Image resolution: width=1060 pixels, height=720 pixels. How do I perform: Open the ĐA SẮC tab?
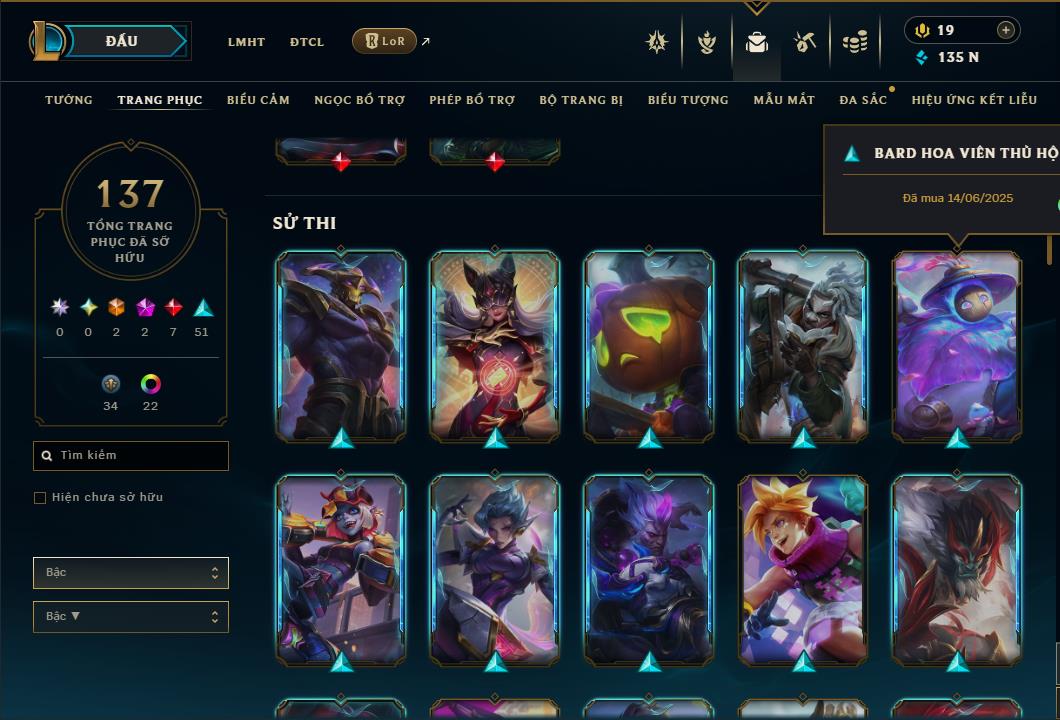click(x=863, y=100)
